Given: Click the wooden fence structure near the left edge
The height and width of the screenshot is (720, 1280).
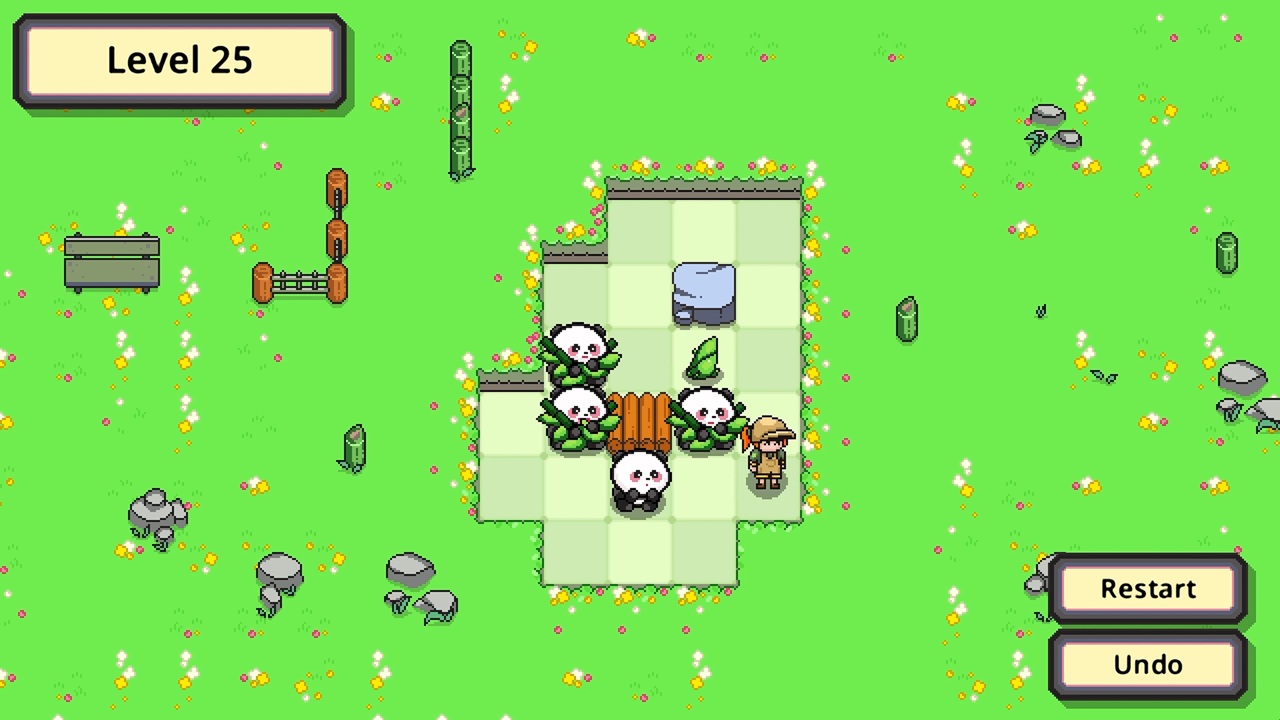Looking at the screenshot, I should tap(110, 260).
